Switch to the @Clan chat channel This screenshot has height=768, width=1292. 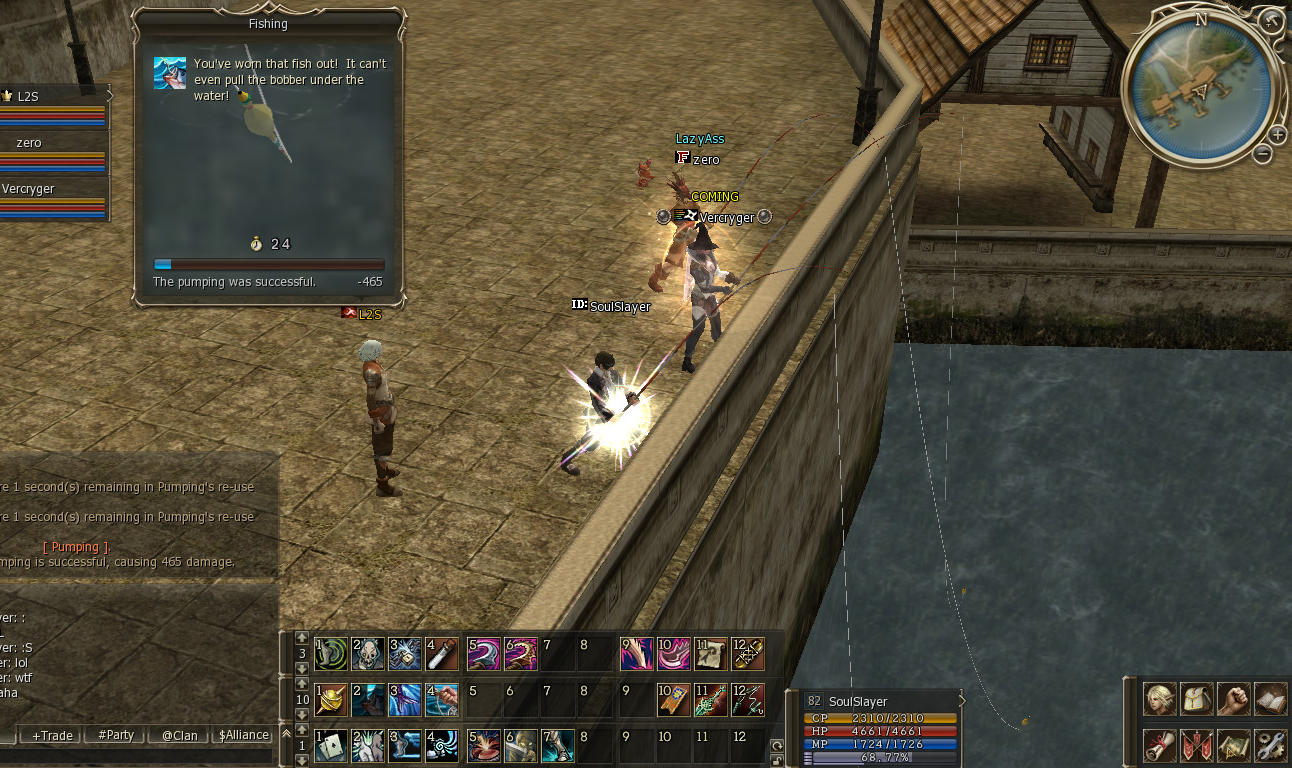(x=178, y=735)
